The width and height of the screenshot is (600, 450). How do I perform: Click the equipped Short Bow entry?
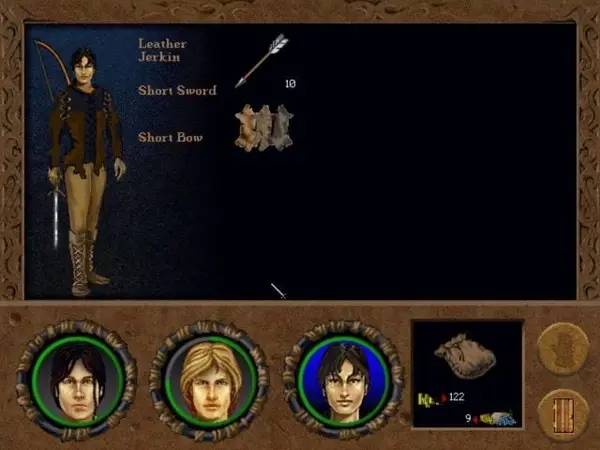click(171, 136)
